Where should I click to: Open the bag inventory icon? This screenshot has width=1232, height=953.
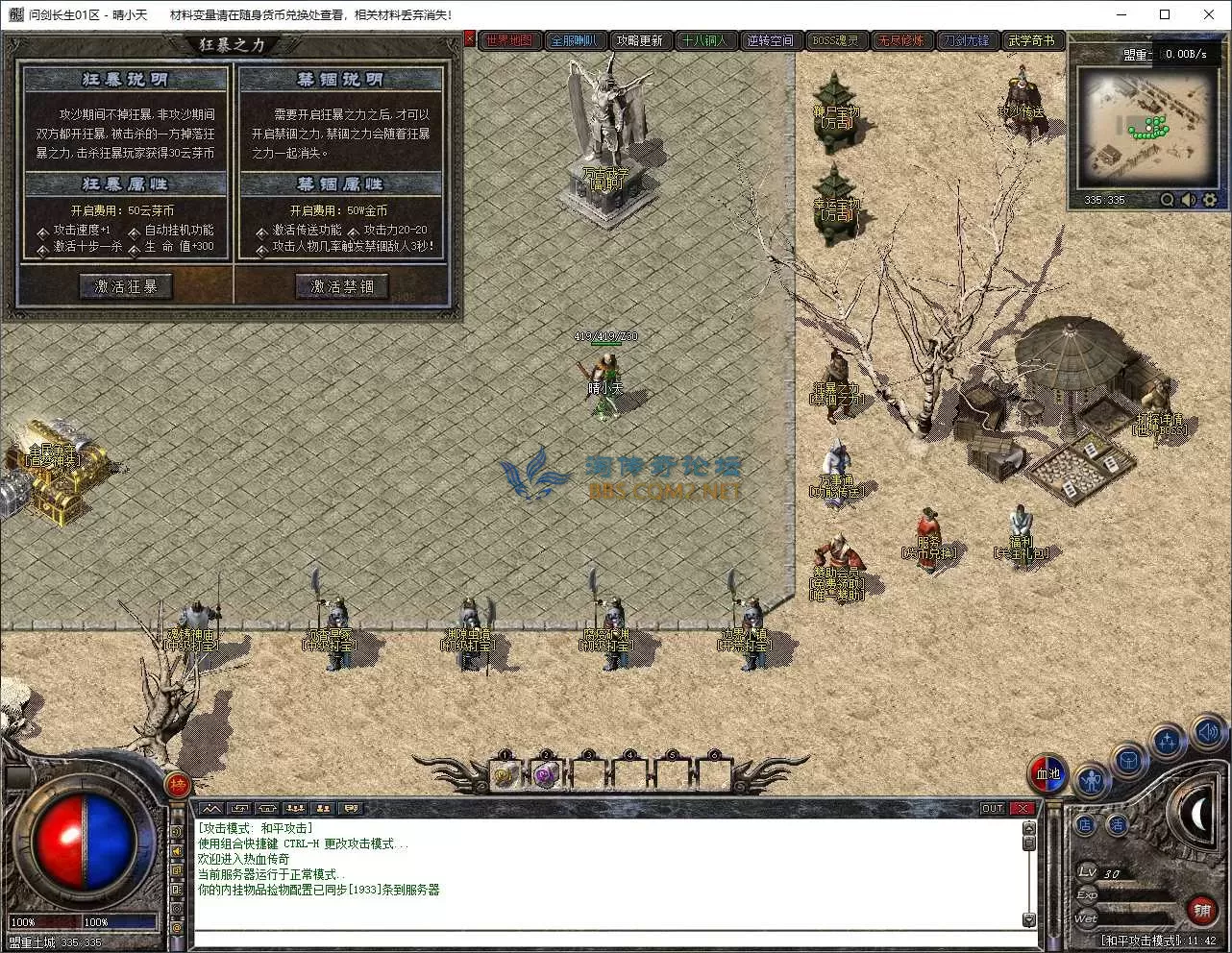pyautogui.click(x=1129, y=761)
